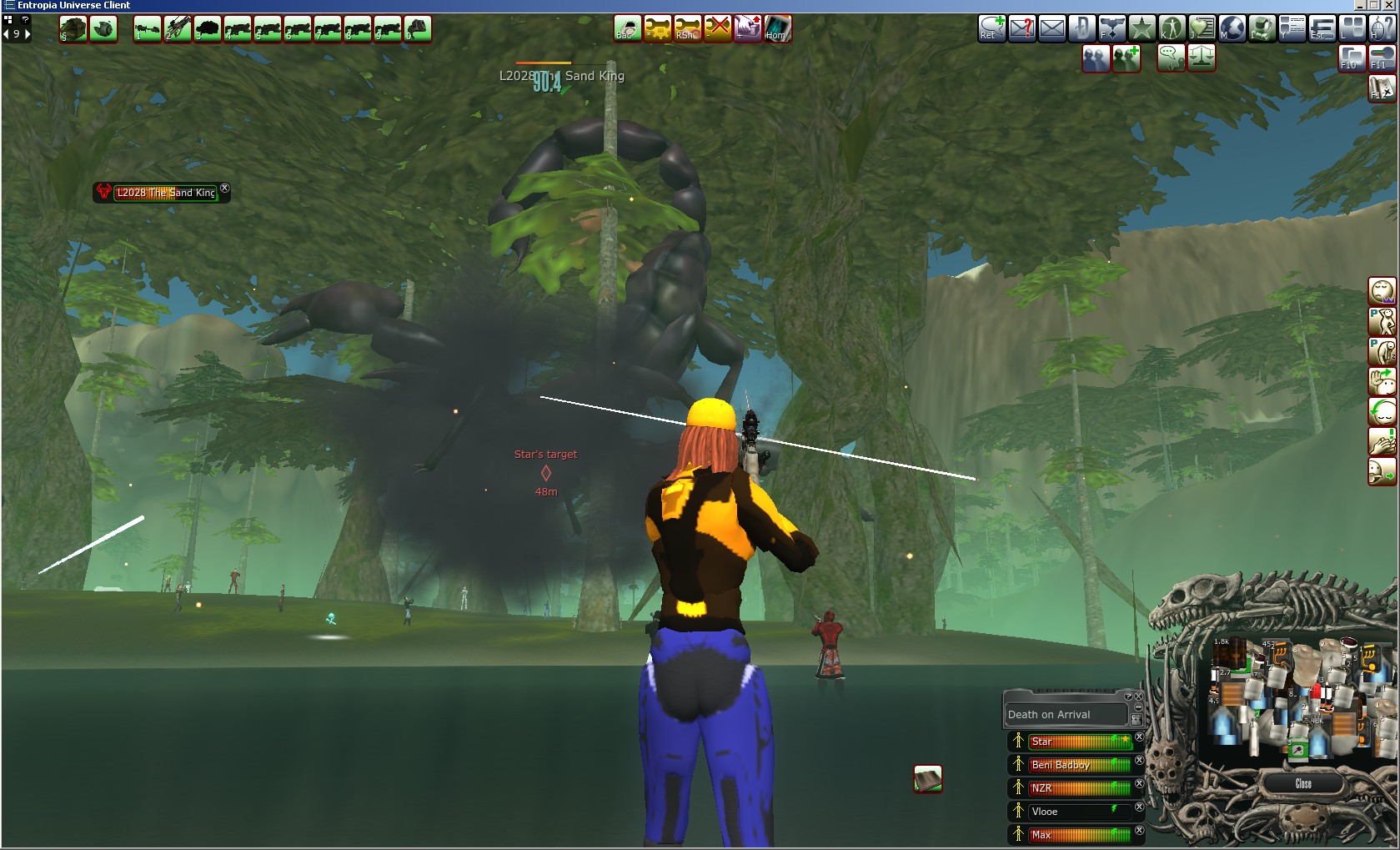Close the skeleton-framed inventory panel

(1303, 784)
